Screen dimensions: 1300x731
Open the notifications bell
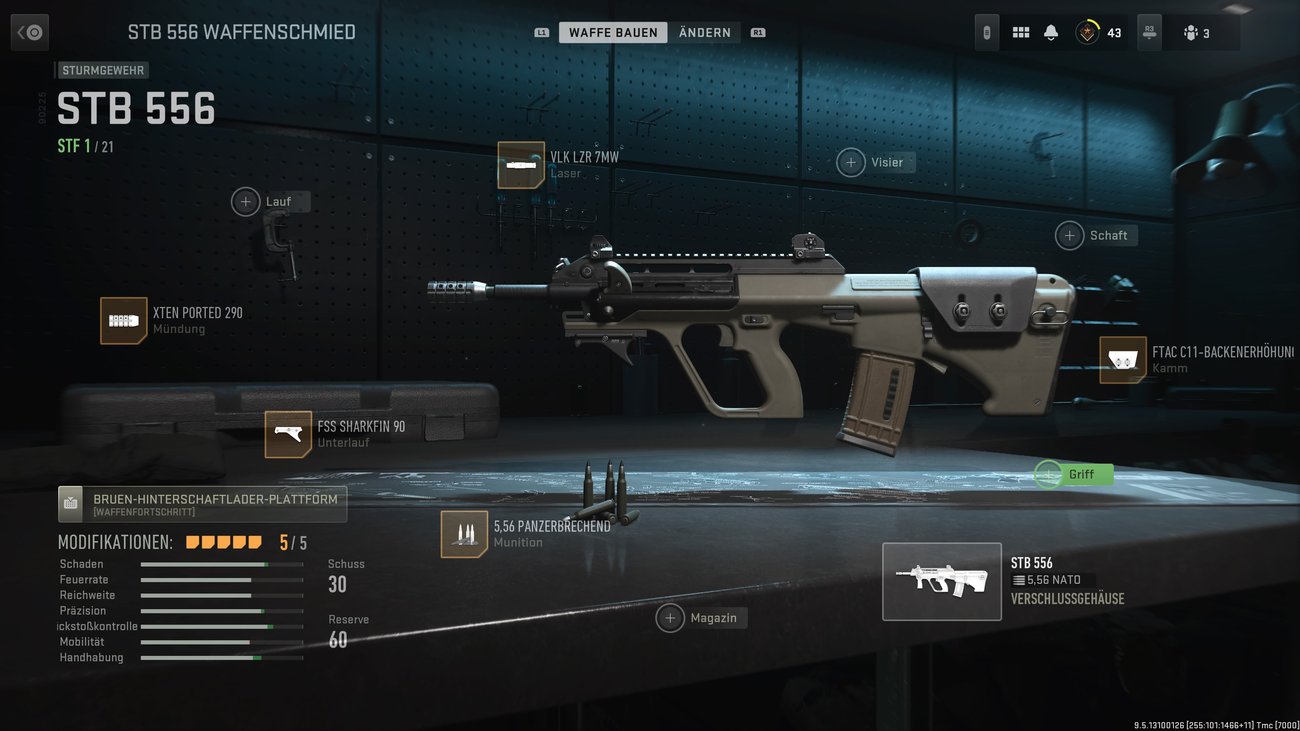pos(1050,33)
